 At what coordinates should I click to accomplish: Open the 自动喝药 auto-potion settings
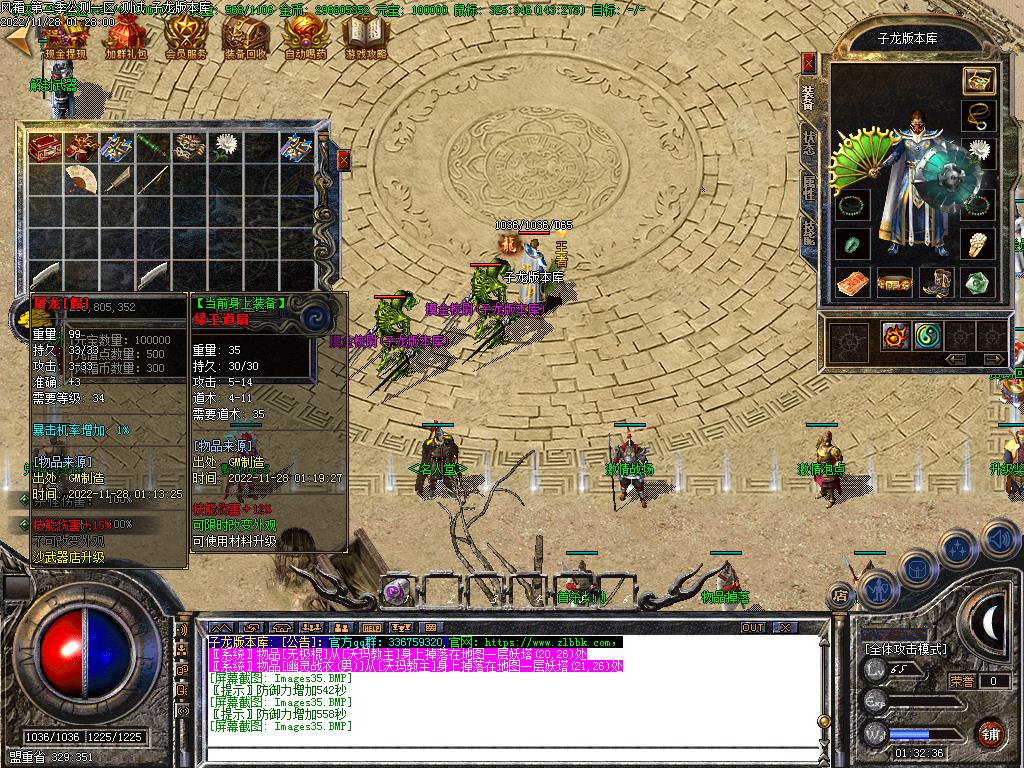pyautogui.click(x=304, y=39)
